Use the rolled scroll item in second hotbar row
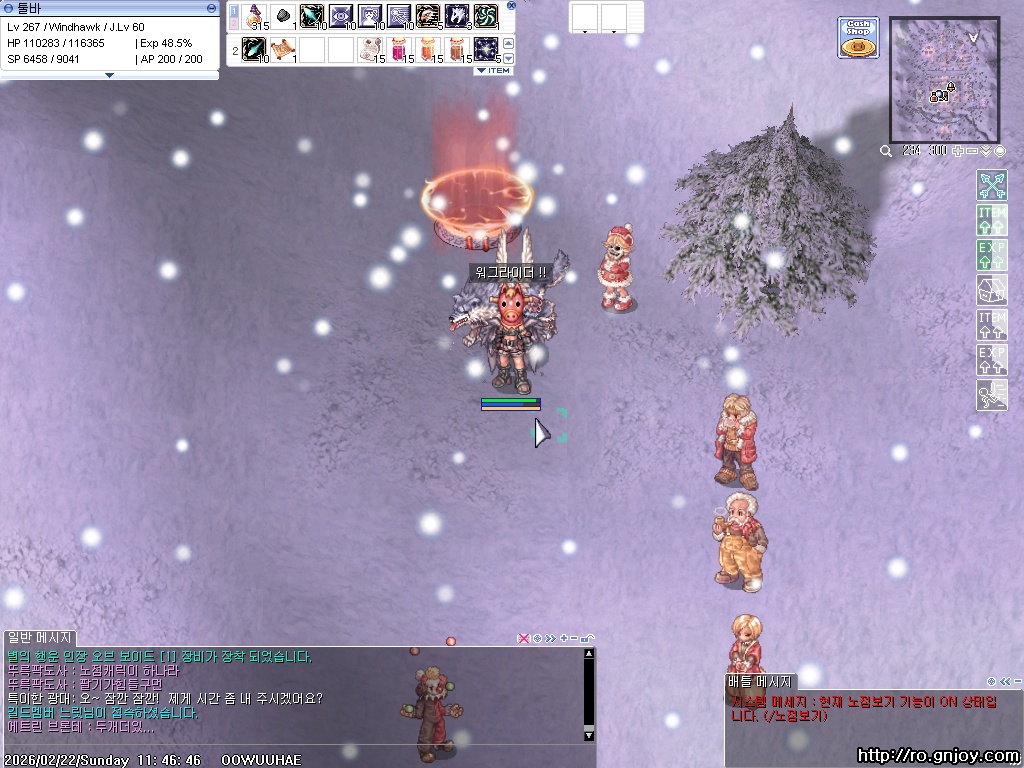 [x=284, y=48]
